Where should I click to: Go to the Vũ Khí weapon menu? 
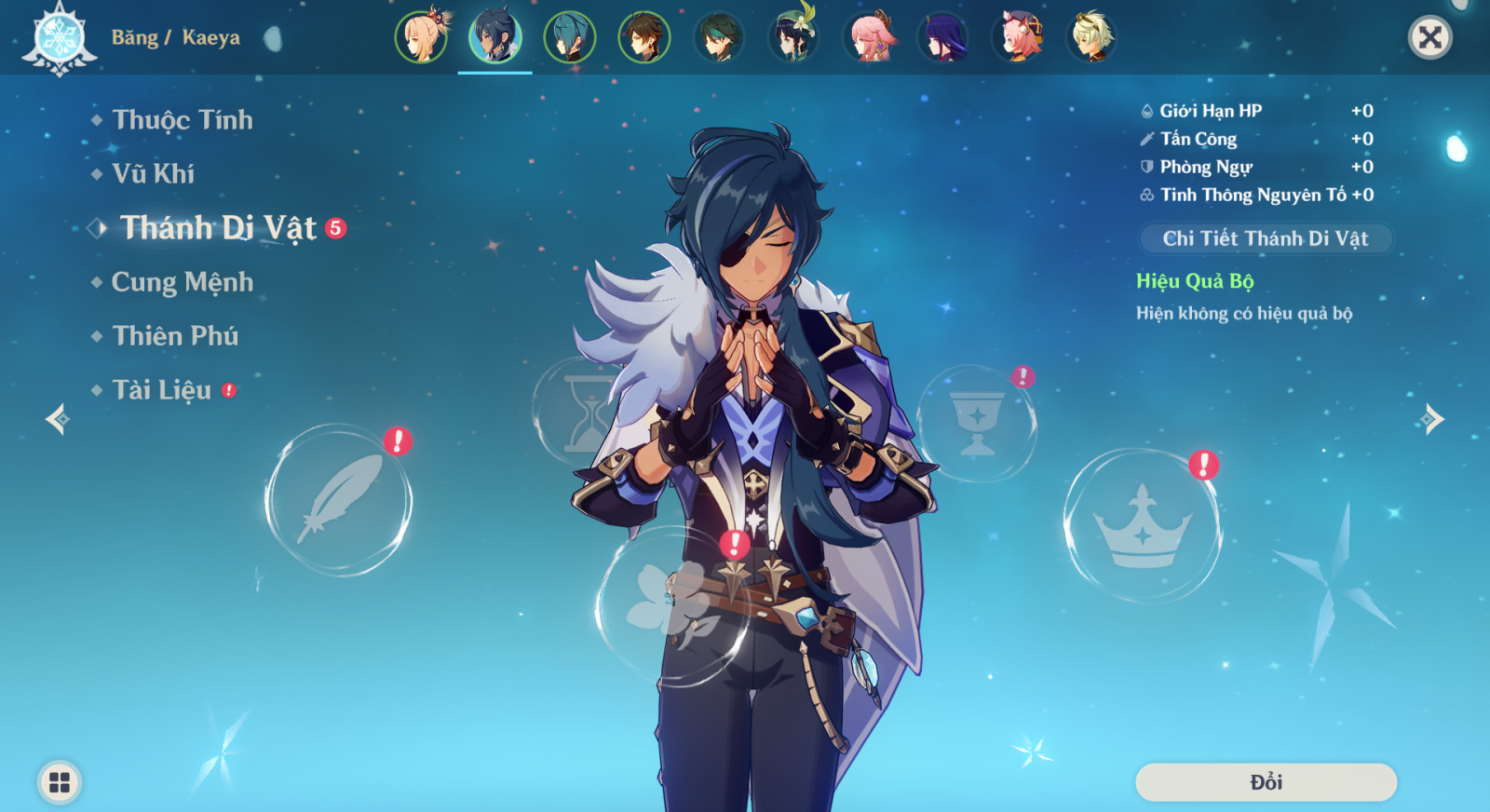pyautogui.click(x=153, y=174)
